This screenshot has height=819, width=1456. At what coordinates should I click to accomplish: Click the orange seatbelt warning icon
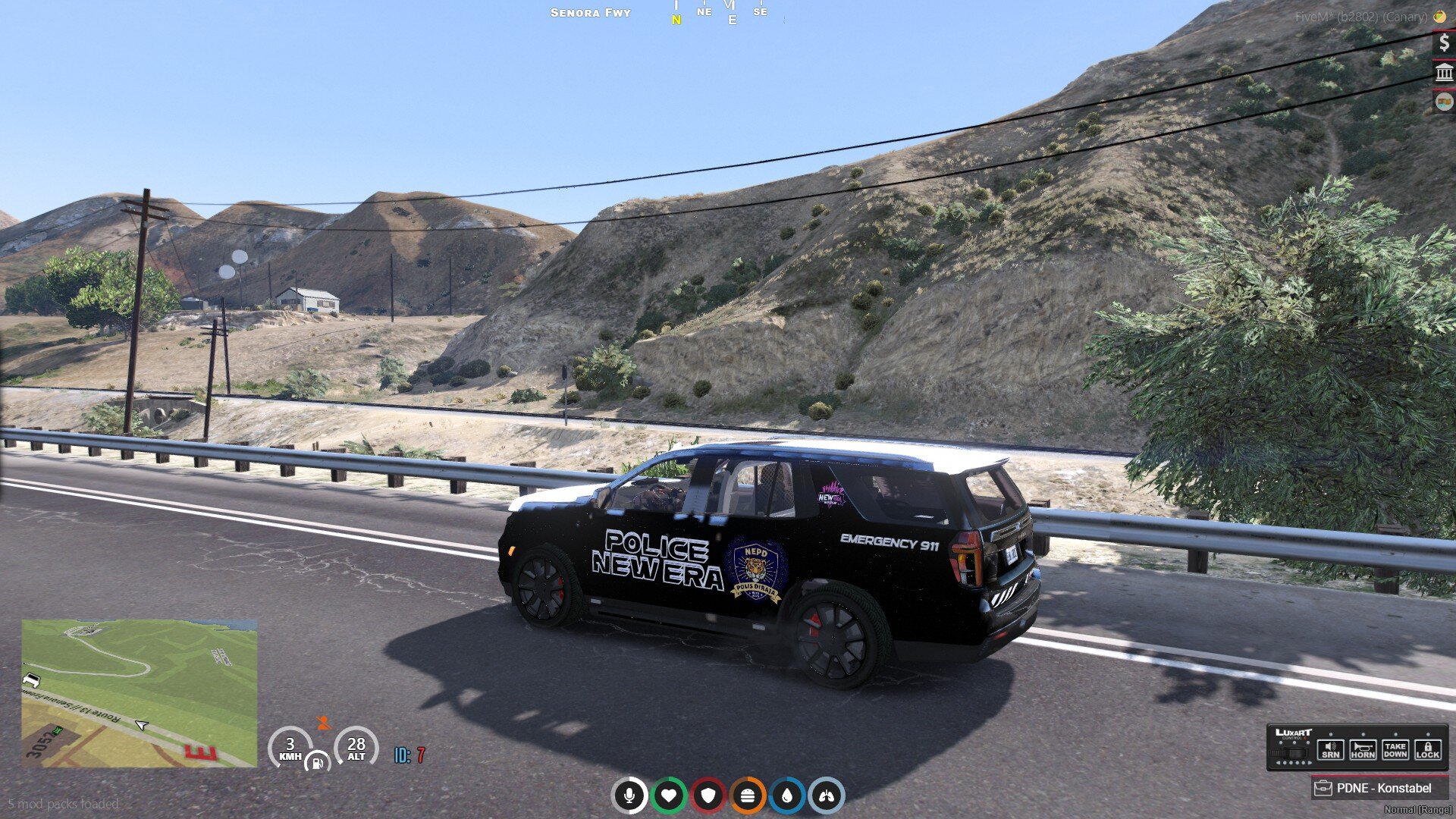click(x=324, y=723)
